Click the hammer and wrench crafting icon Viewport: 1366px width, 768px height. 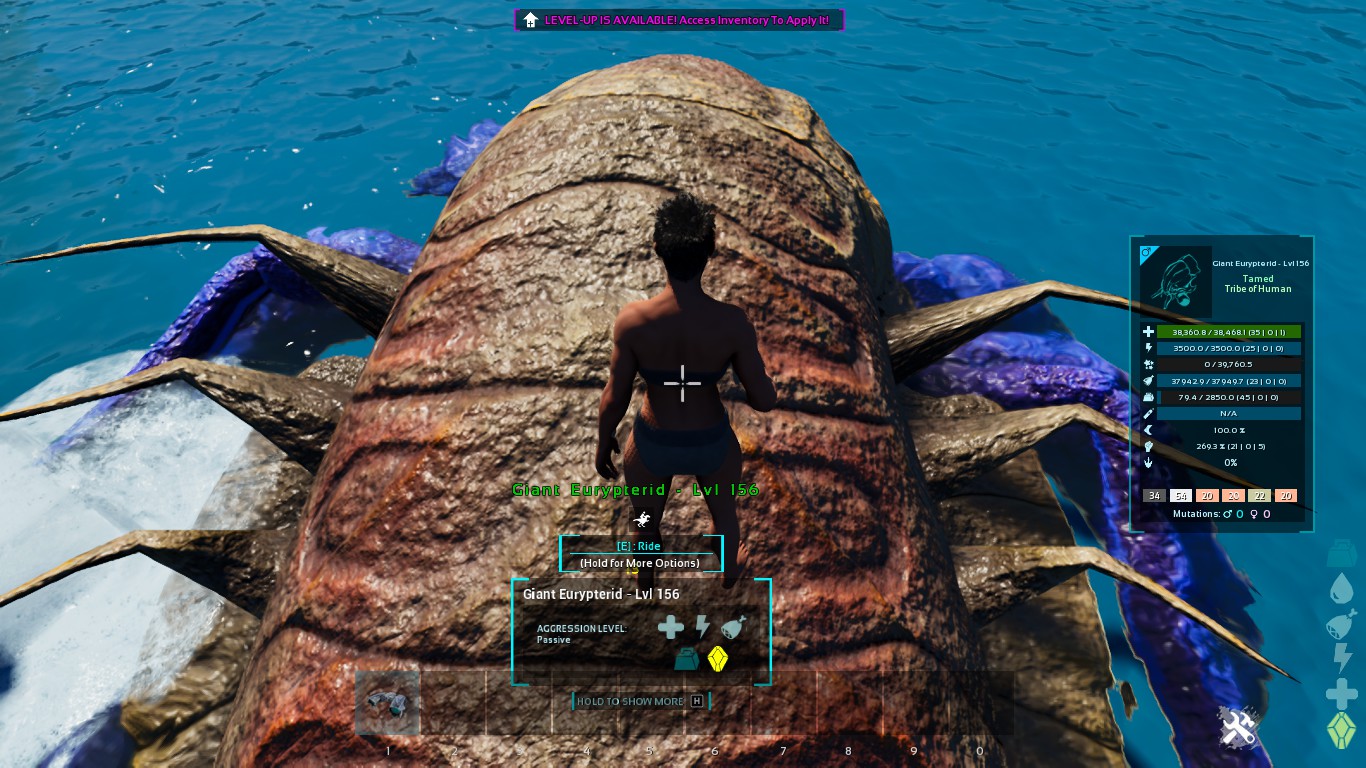pyautogui.click(x=1236, y=727)
